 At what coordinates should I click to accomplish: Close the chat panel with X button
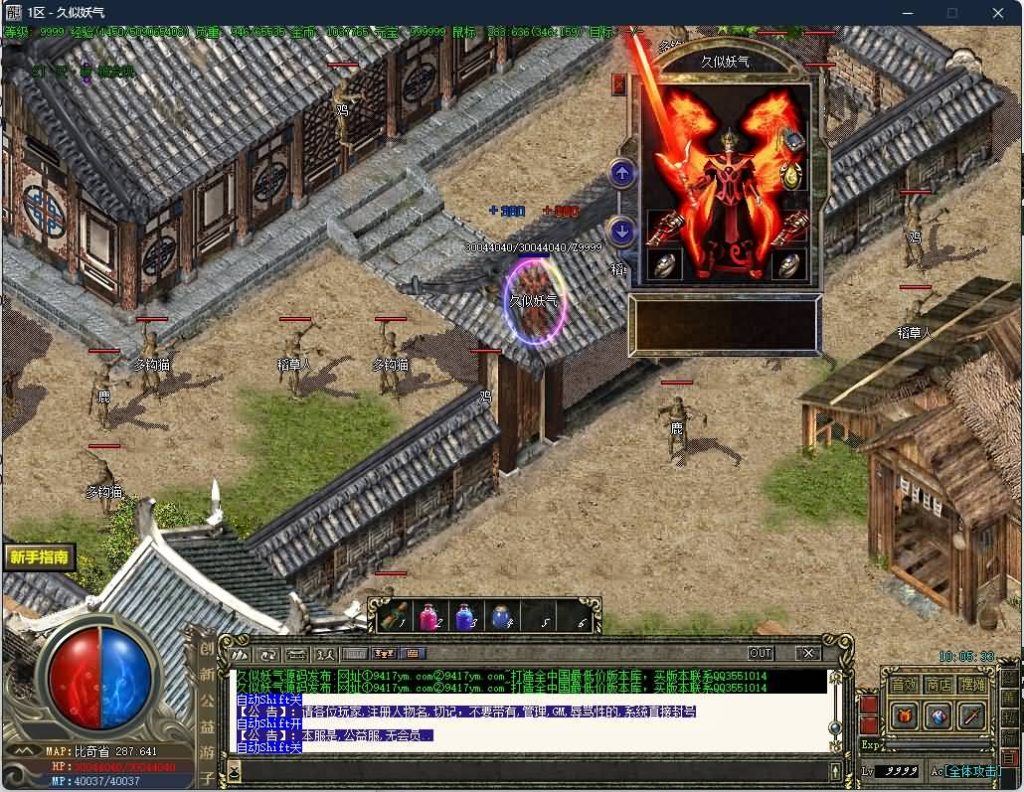click(808, 653)
